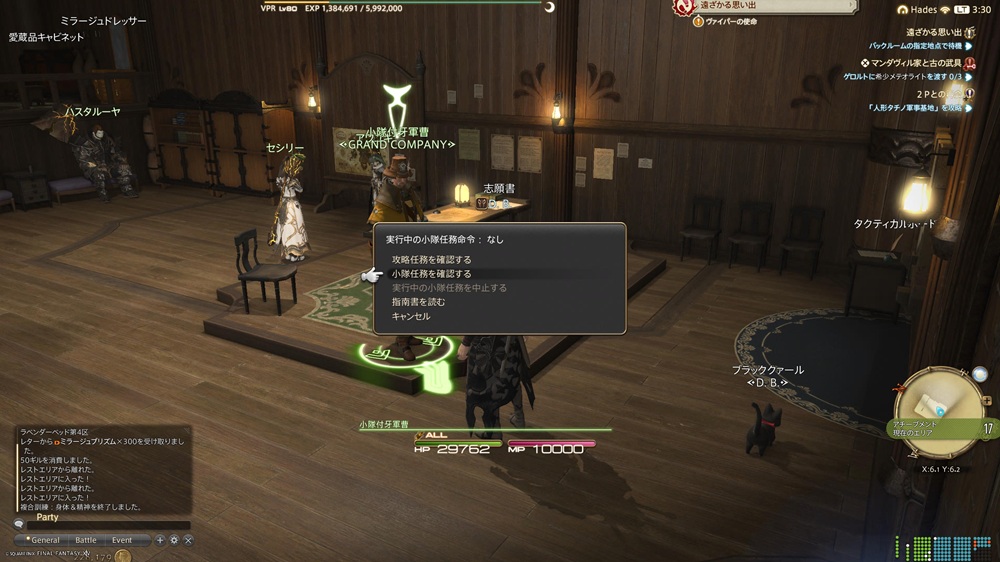Open the 「人形タチノ軍事基地」を攻略 objective

914,107
